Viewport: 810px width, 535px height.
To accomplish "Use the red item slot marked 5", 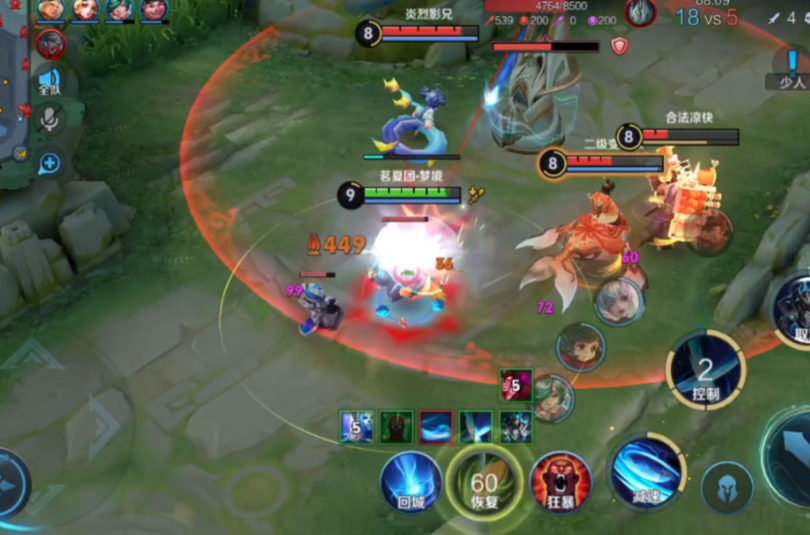I will coord(516,384).
